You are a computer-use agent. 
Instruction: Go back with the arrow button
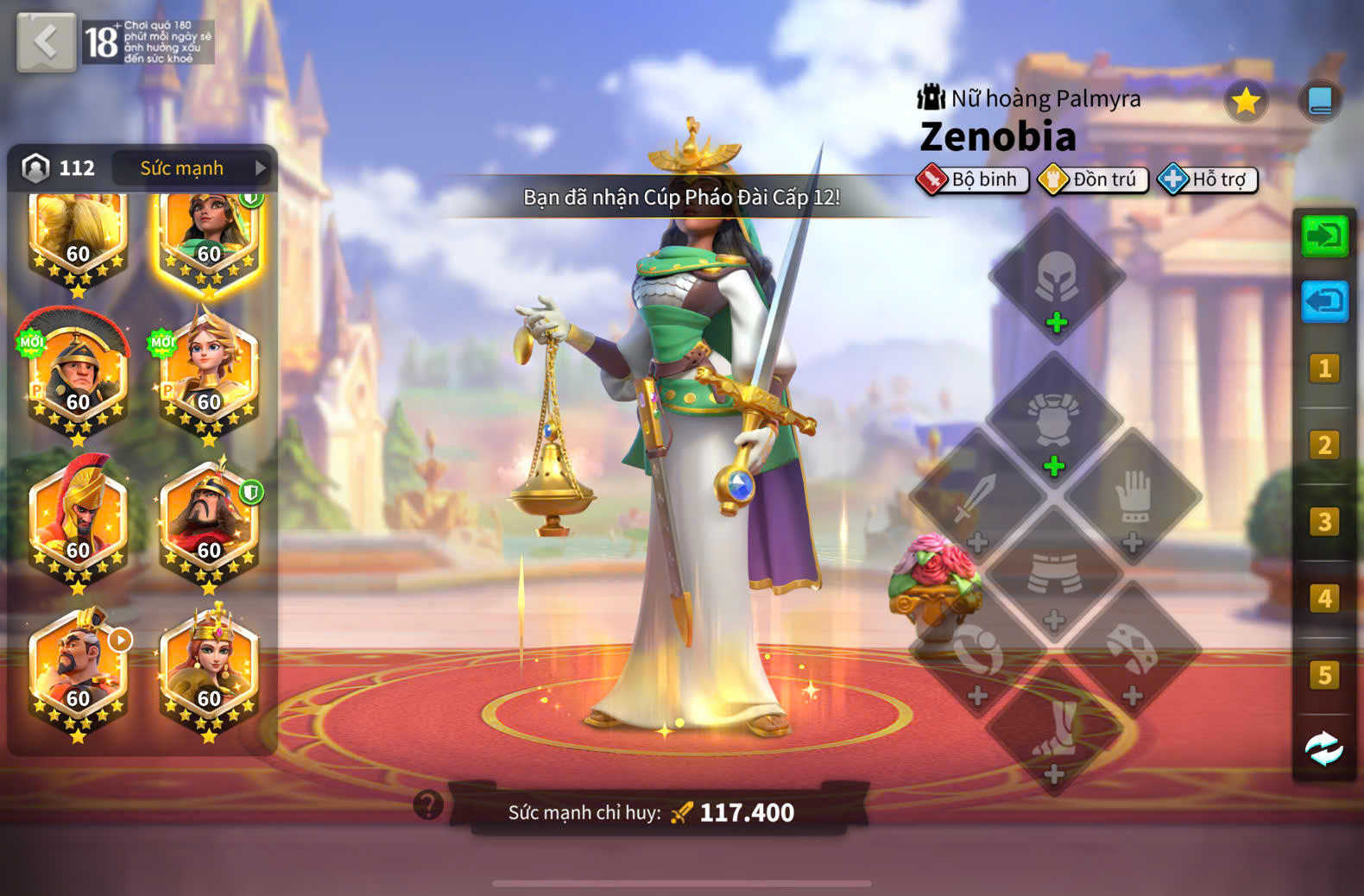pyautogui.click(x=46, y=41)
